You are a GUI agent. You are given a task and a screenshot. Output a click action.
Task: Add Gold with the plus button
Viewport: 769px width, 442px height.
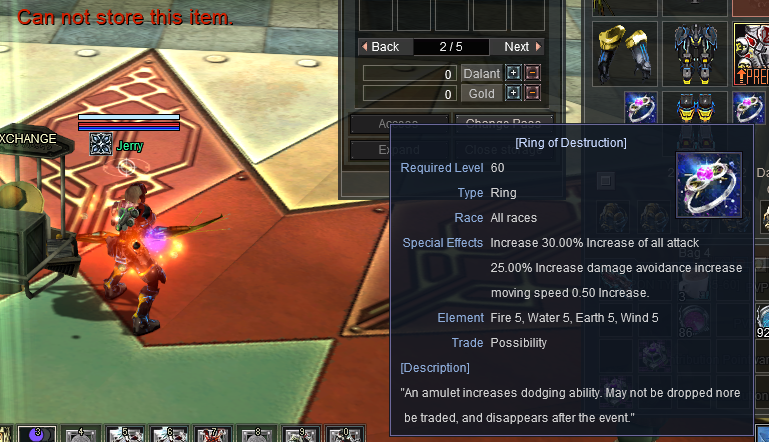514,94
